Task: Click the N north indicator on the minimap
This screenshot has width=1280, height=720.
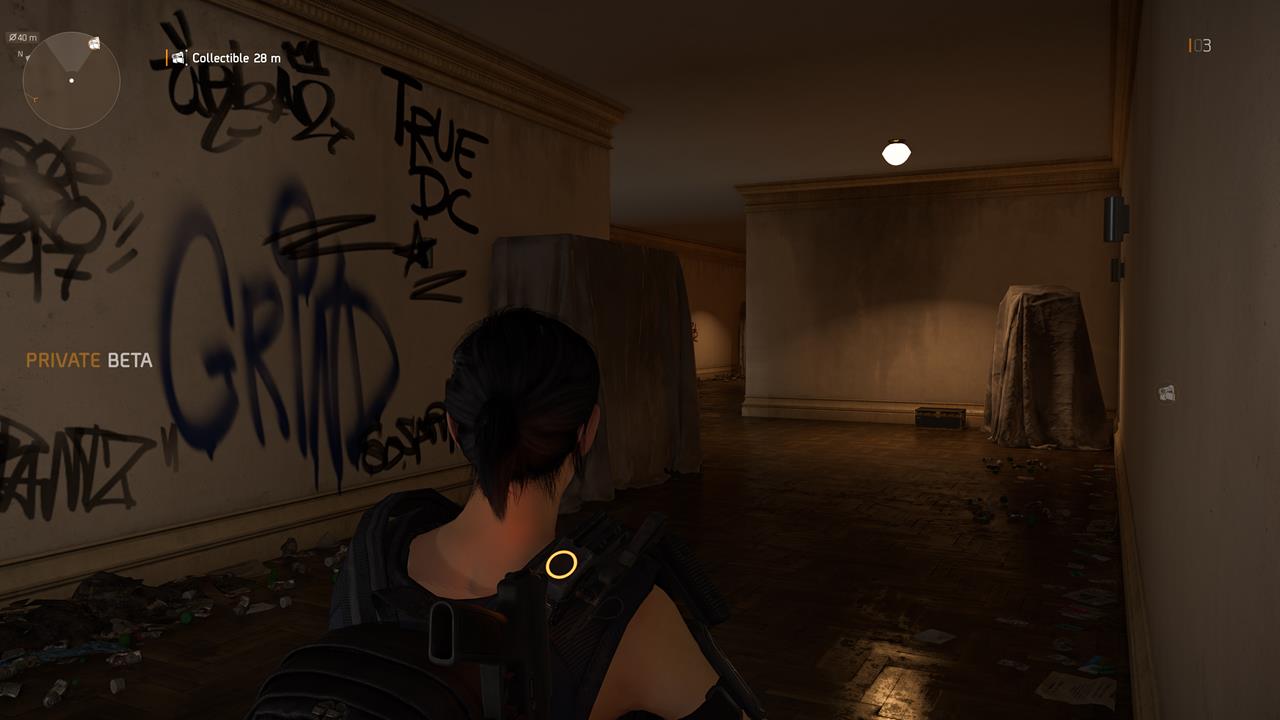Action: coord(20,54)
